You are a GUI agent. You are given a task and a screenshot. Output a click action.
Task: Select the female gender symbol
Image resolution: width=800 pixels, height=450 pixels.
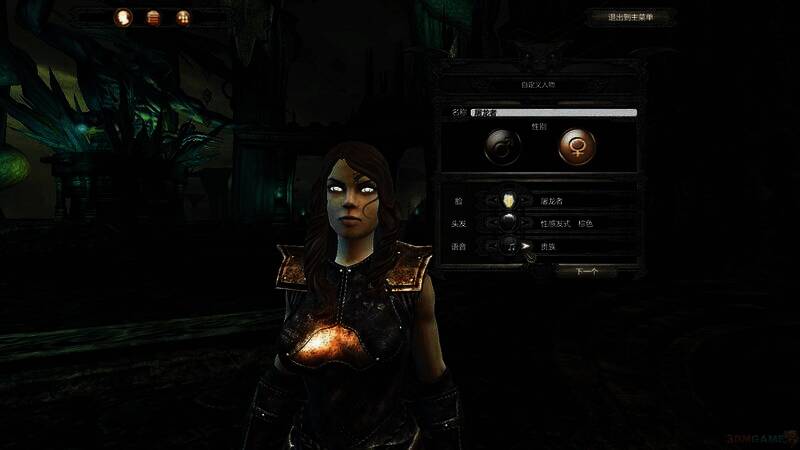point(575,146)
